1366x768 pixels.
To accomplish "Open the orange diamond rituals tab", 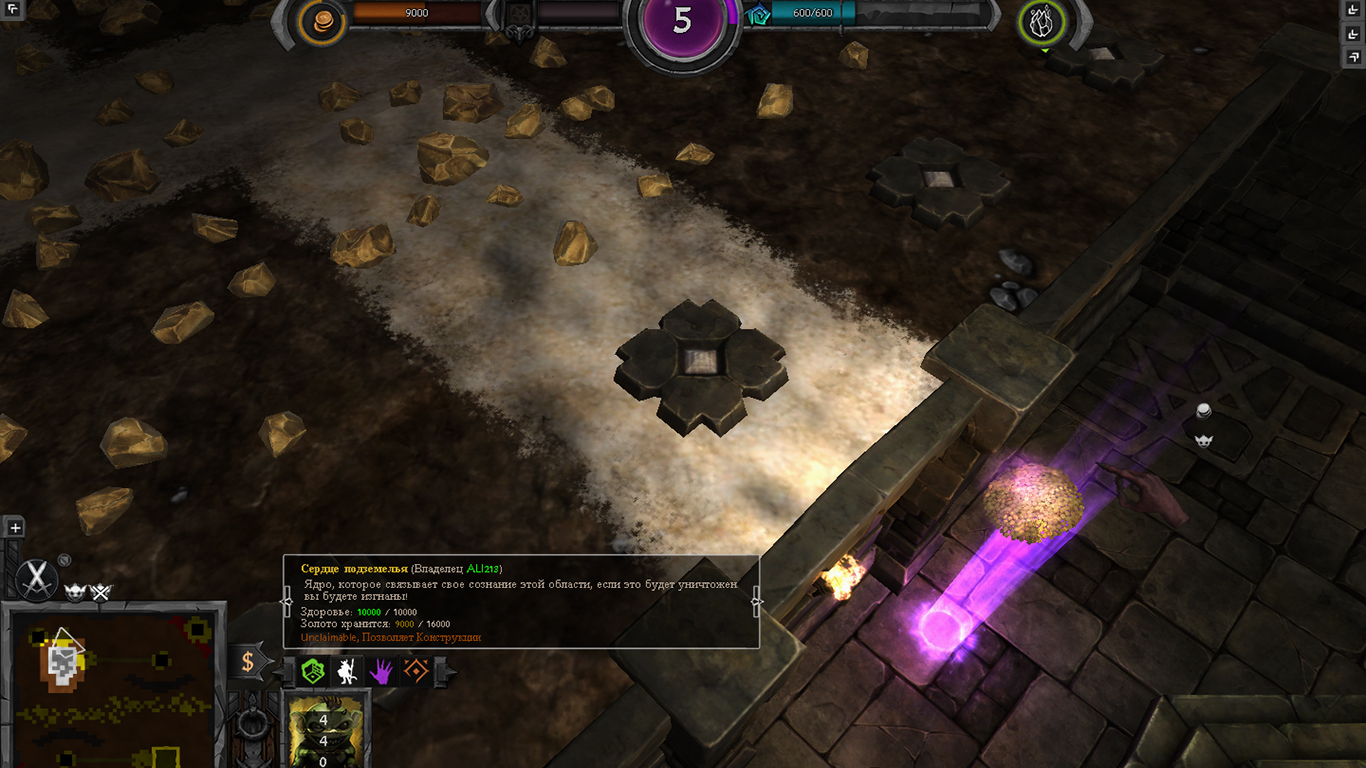I will click(x=415, y=671).
